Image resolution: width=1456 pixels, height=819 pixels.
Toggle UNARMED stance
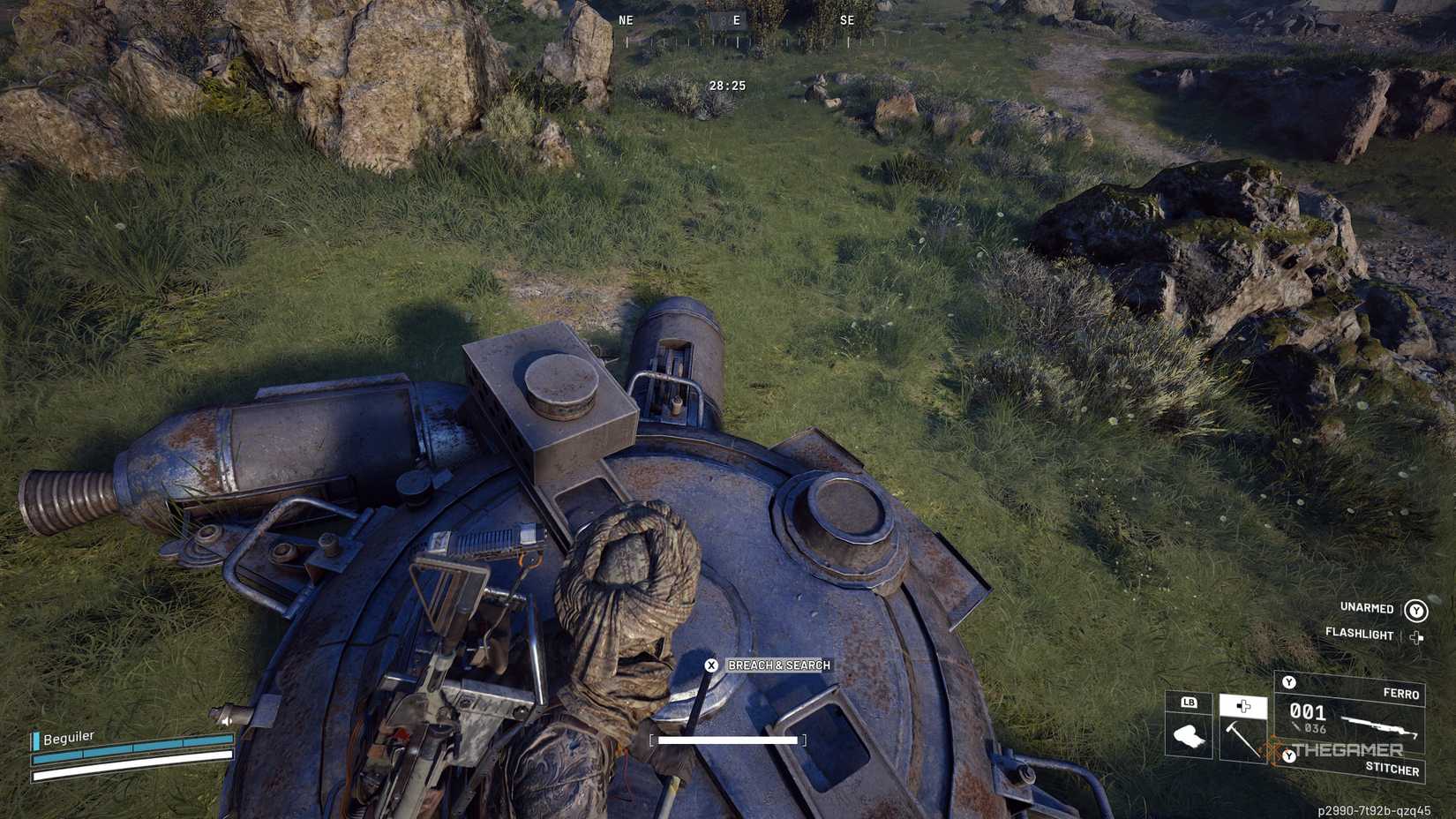tap(1365, 609)
